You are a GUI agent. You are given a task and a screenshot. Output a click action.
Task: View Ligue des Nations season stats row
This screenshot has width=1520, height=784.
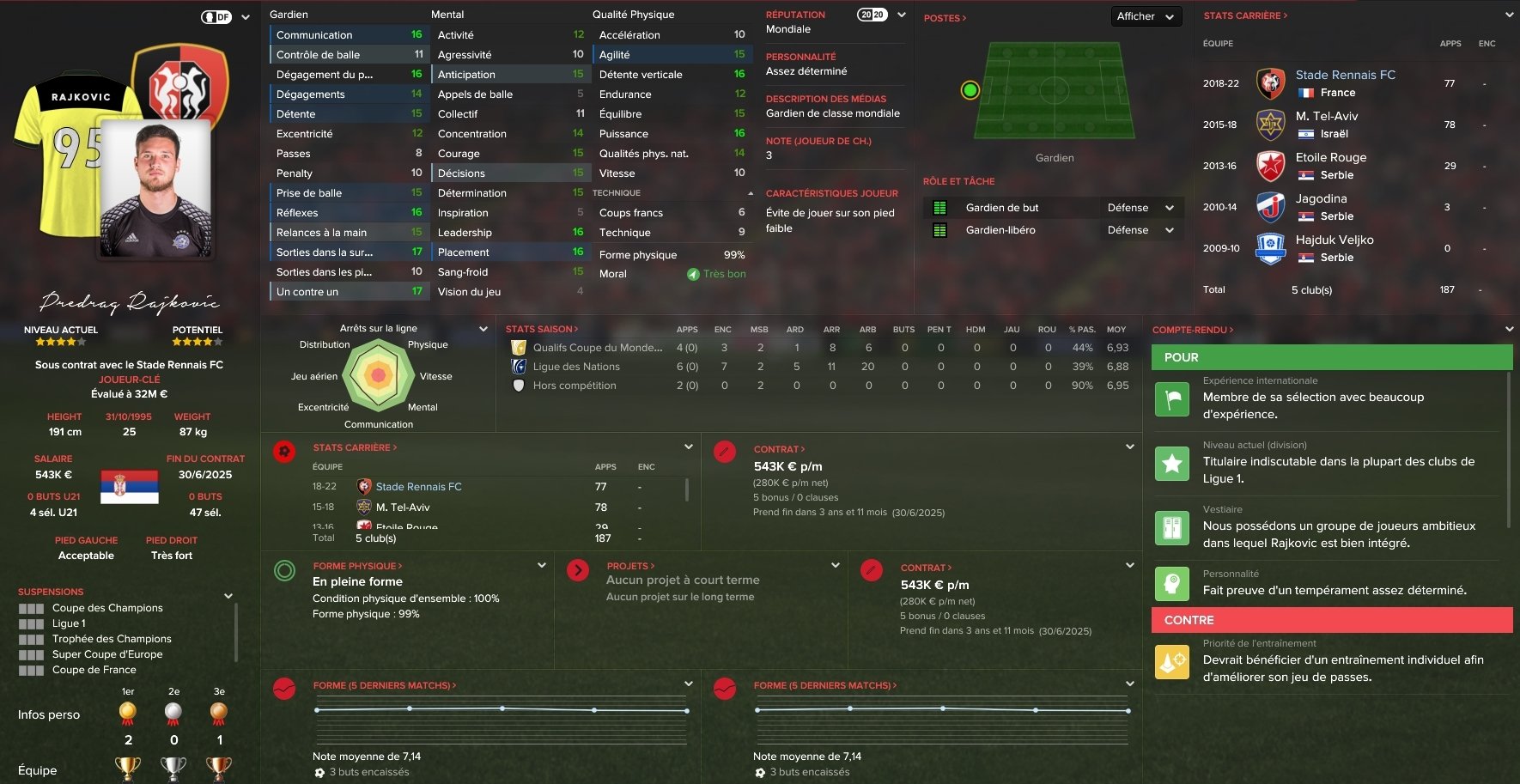click(576, 367)
